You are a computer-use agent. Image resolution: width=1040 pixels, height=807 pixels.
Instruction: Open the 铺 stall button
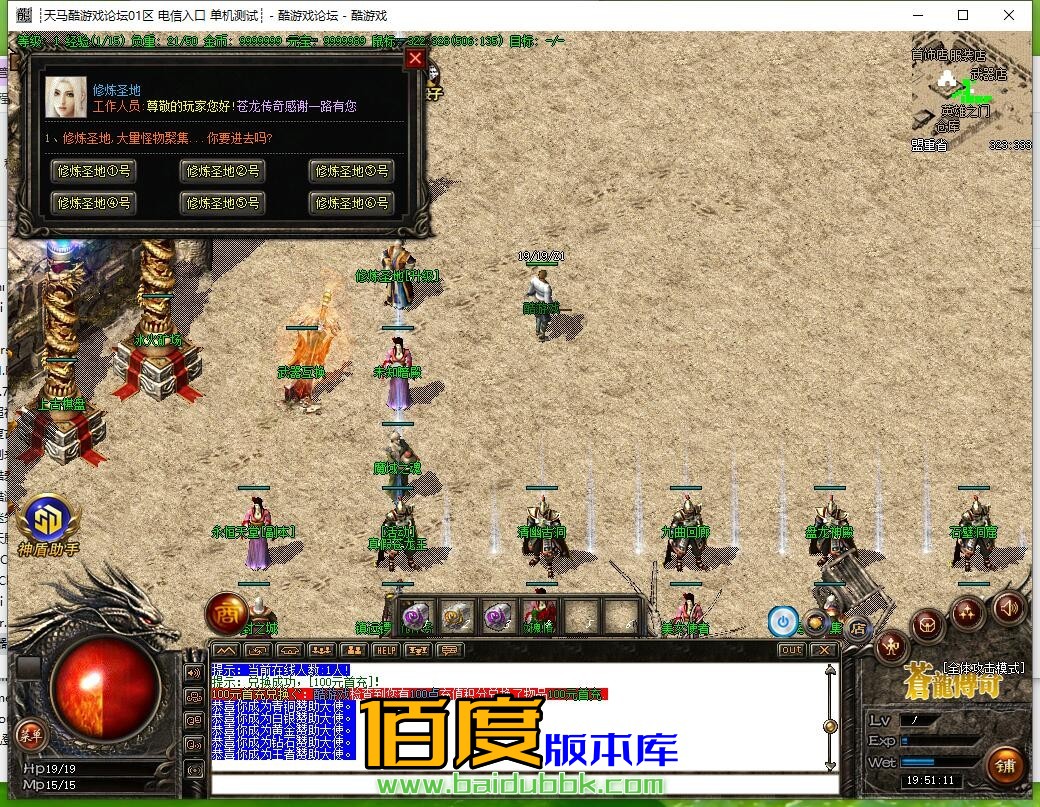click(x=1005, y=765)
